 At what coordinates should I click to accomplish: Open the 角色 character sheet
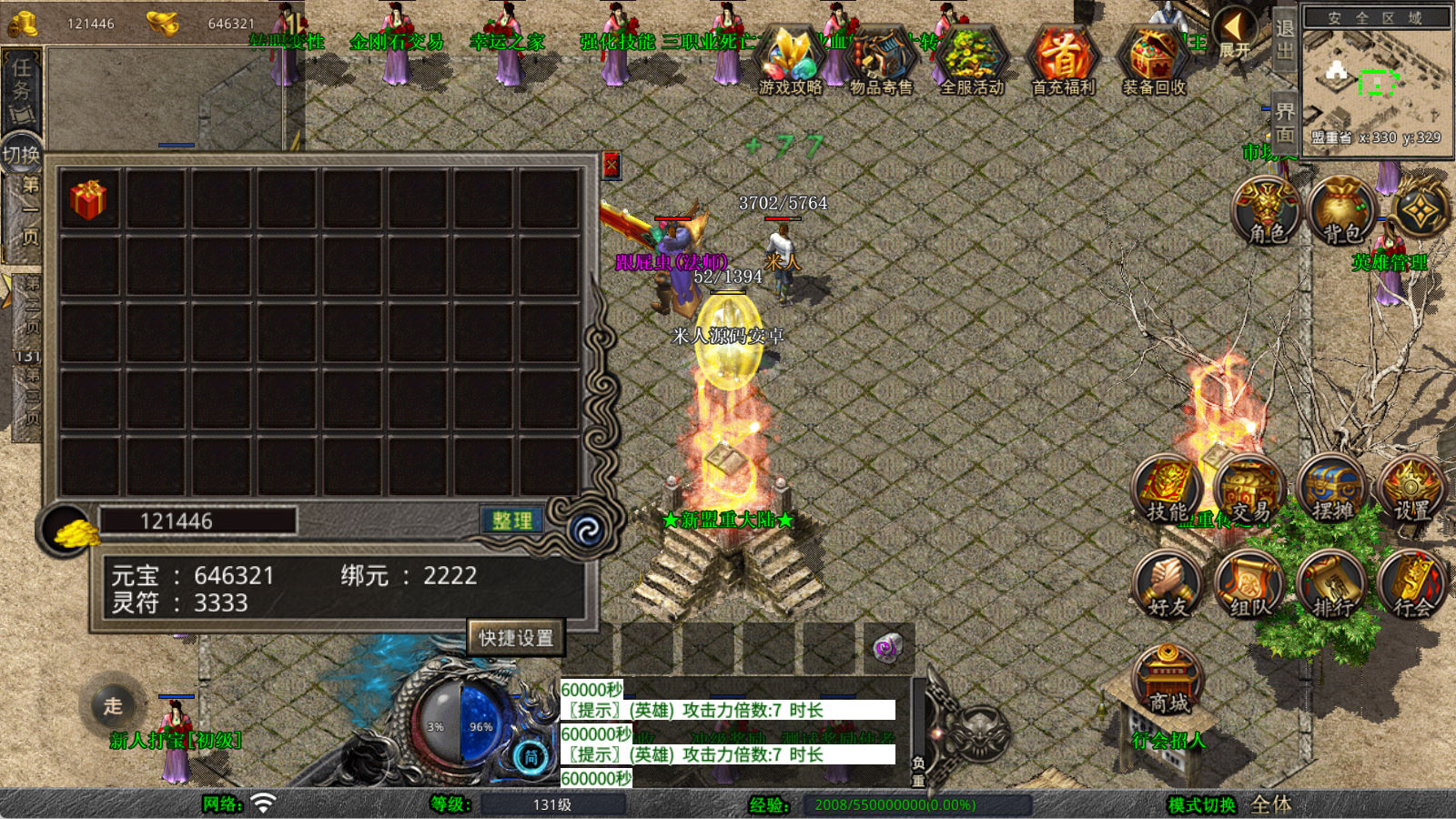1267,211
